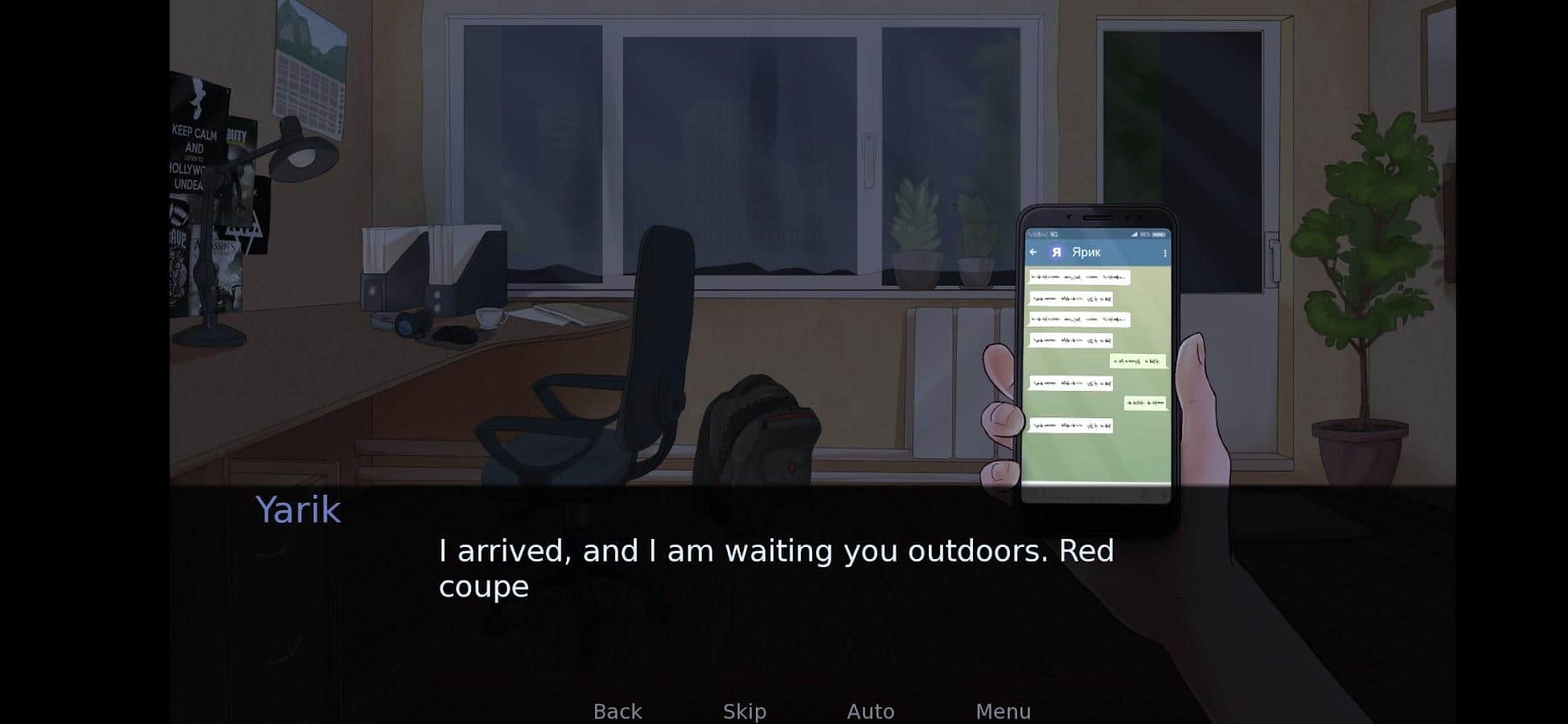Open the conversation options via the chat title
Viewport: 1568px width, 724px height.
pyautogui.click(x=1087, y=252)
